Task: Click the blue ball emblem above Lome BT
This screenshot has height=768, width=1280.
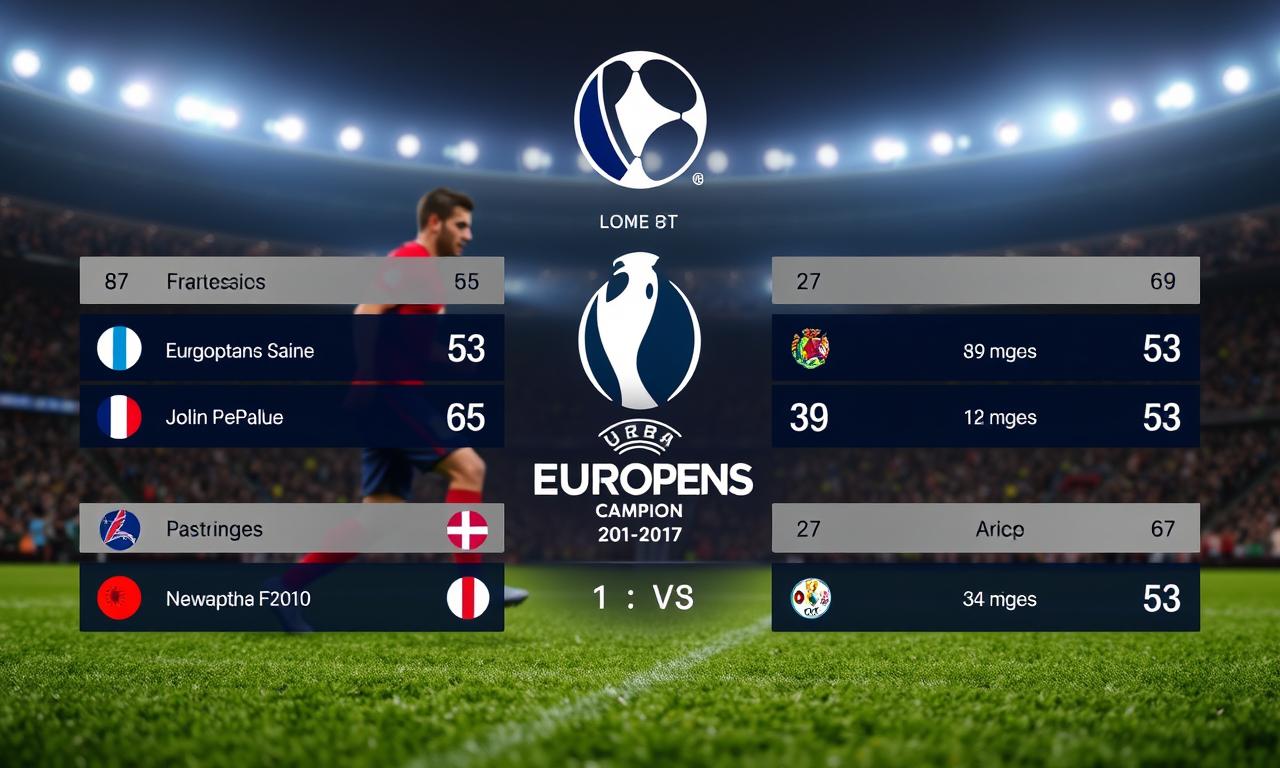Action: [x=640, y=120]
